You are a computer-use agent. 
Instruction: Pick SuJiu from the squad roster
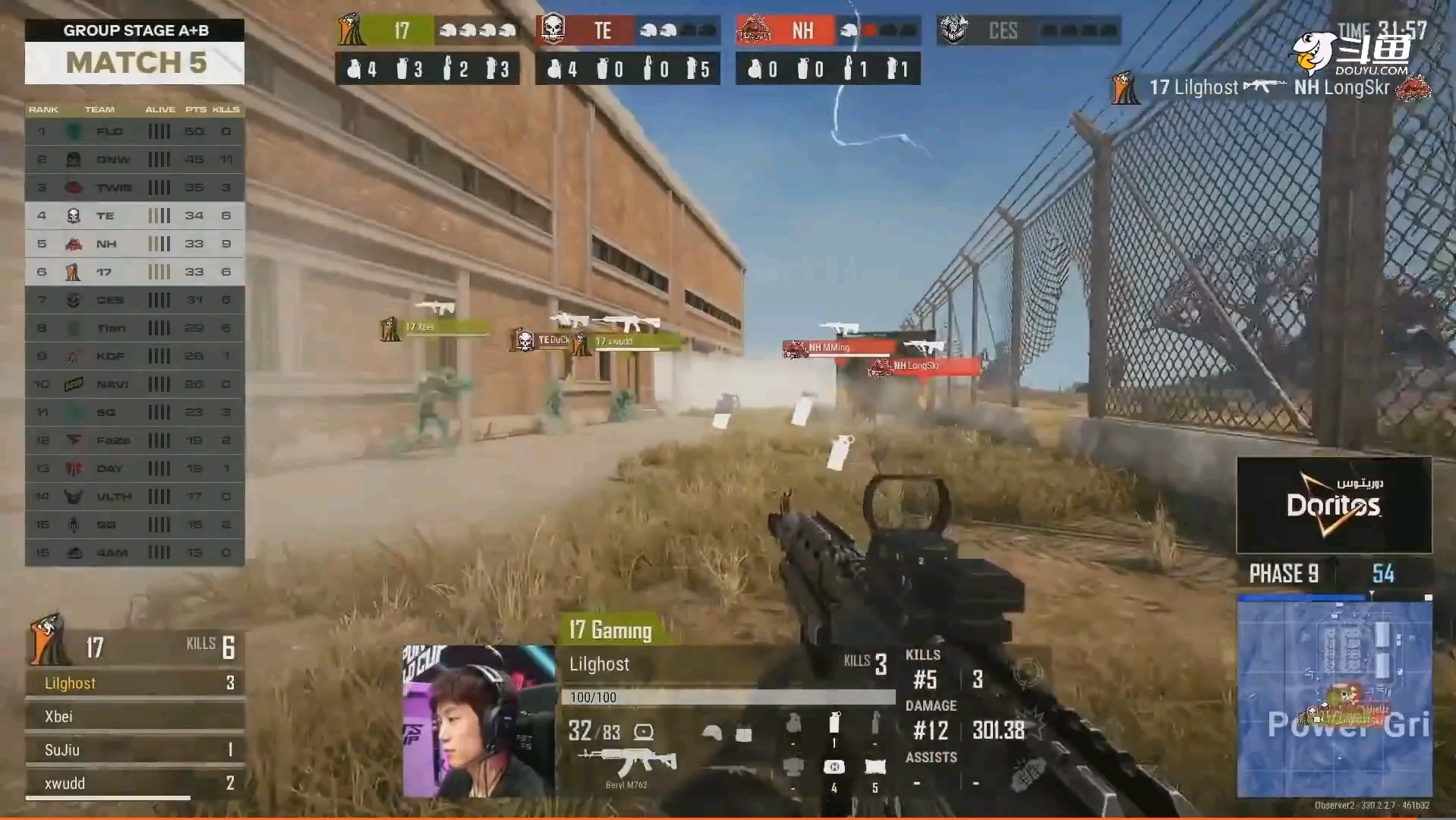click(x=134, y=750)
